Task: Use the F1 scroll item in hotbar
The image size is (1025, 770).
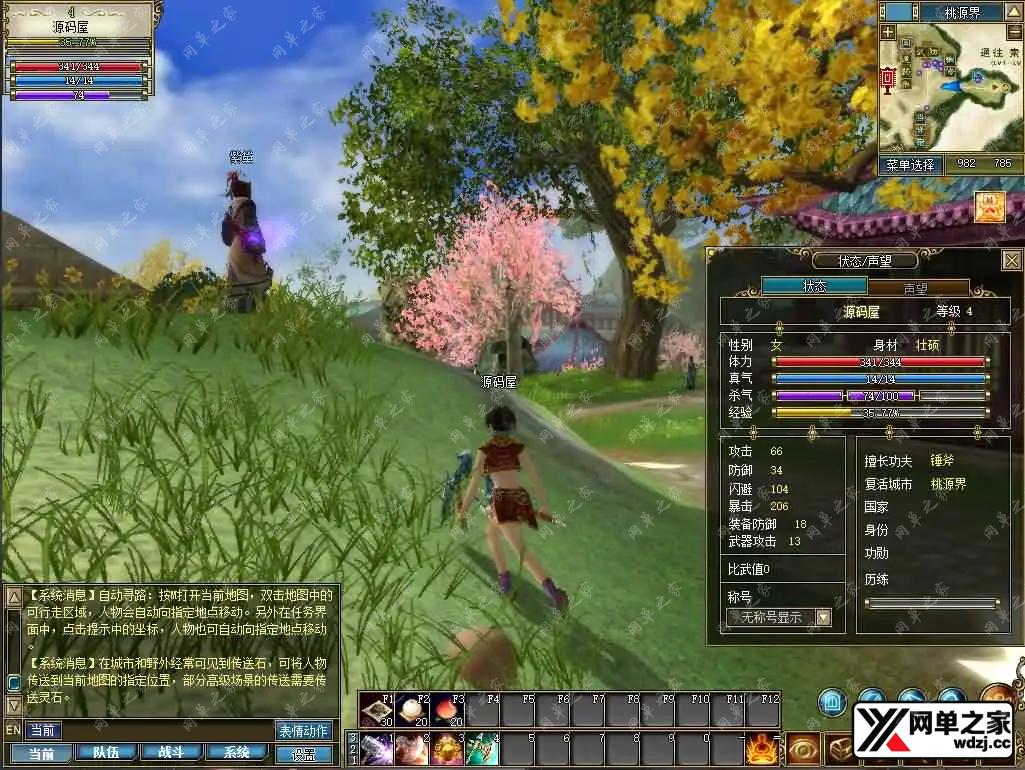Action: tap(376, 711)
